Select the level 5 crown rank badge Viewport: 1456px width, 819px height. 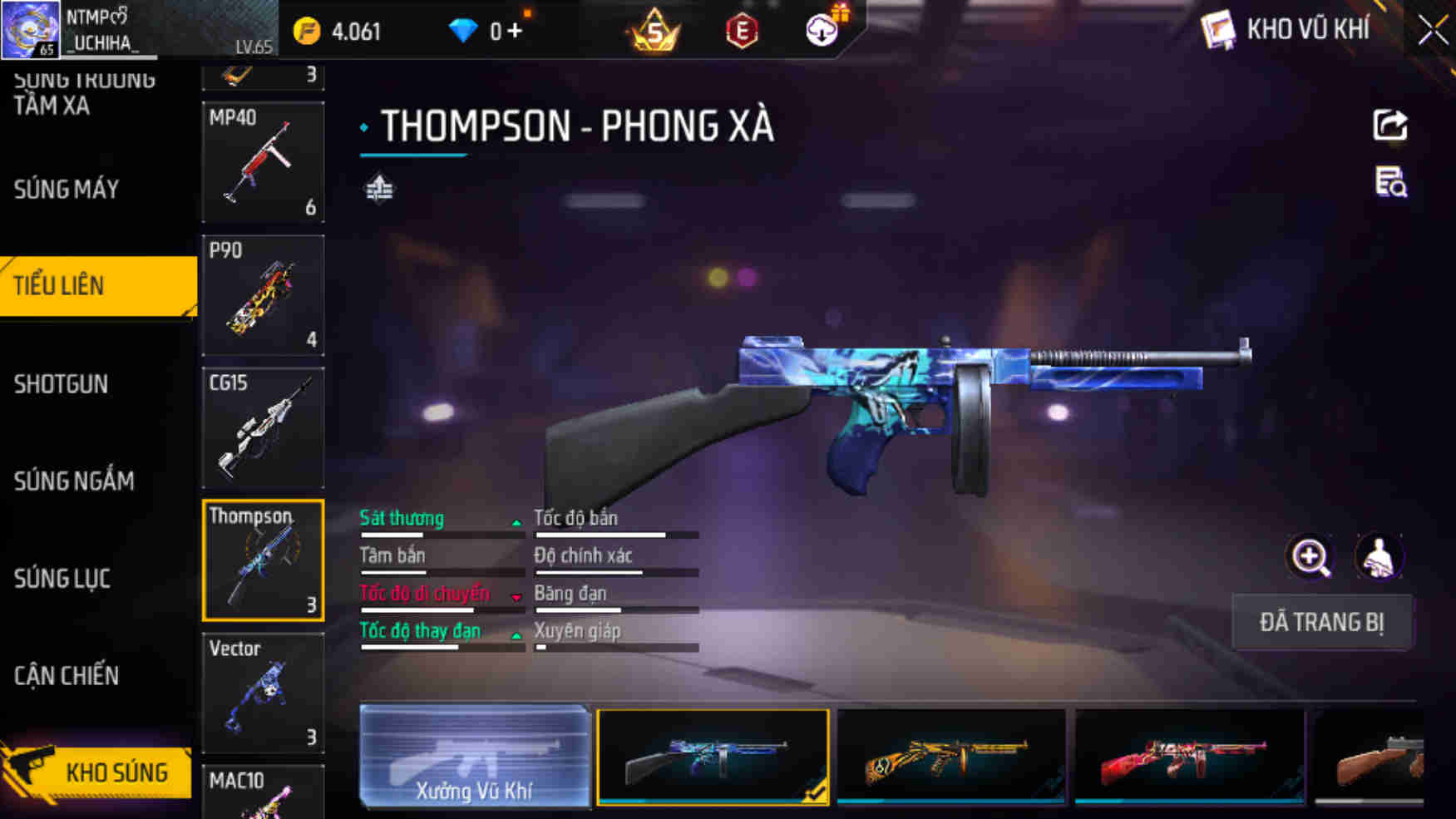click(656, 32)
